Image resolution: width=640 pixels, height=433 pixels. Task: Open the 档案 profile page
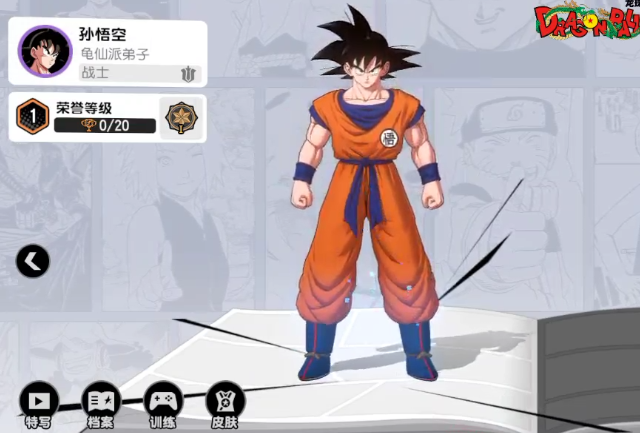tap(100, 401)
